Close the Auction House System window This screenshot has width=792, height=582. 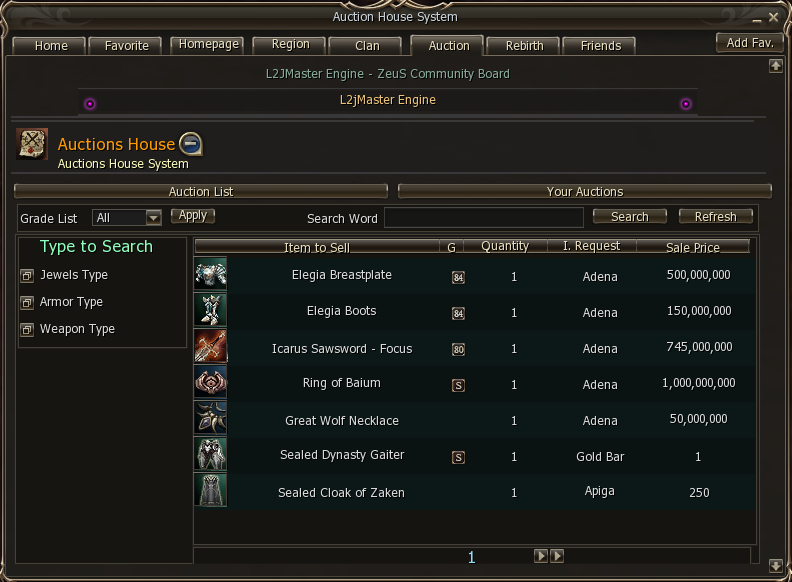click(x=774, y=17)
